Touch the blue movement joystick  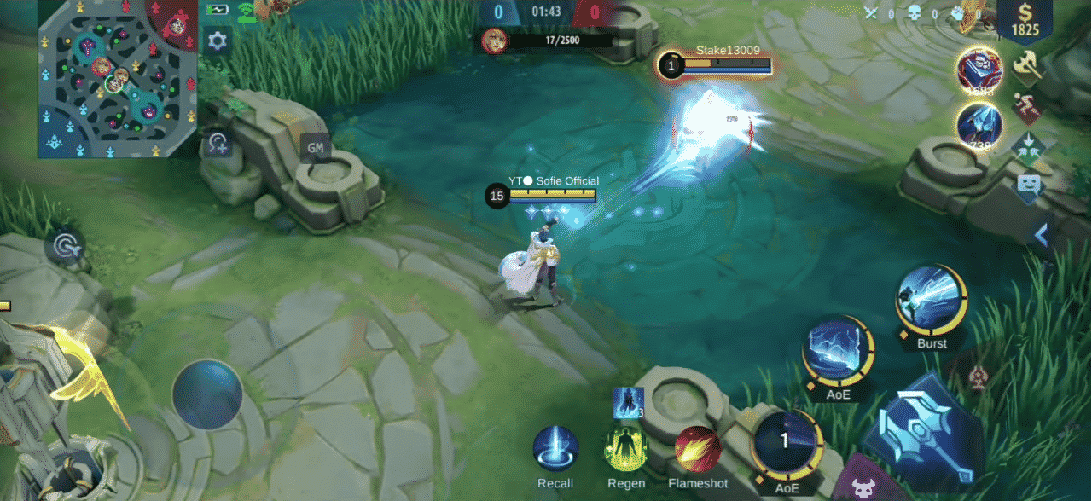(x=207, y=395)
